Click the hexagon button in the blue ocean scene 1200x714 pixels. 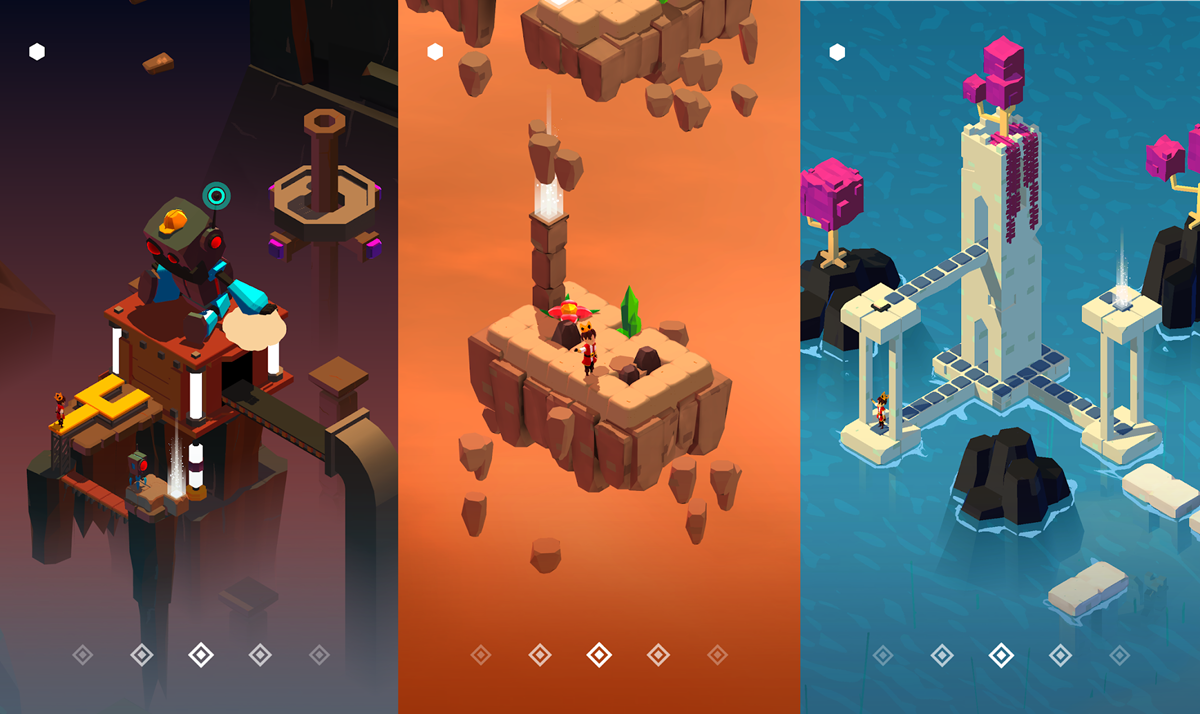click(837, 52)
